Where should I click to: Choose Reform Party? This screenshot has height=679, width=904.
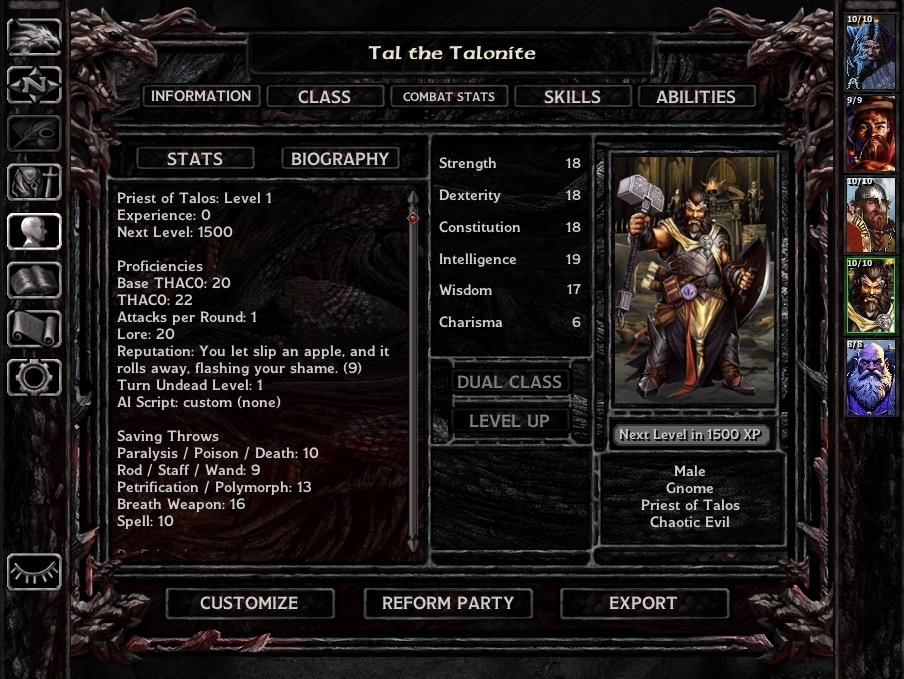point(447,603)
